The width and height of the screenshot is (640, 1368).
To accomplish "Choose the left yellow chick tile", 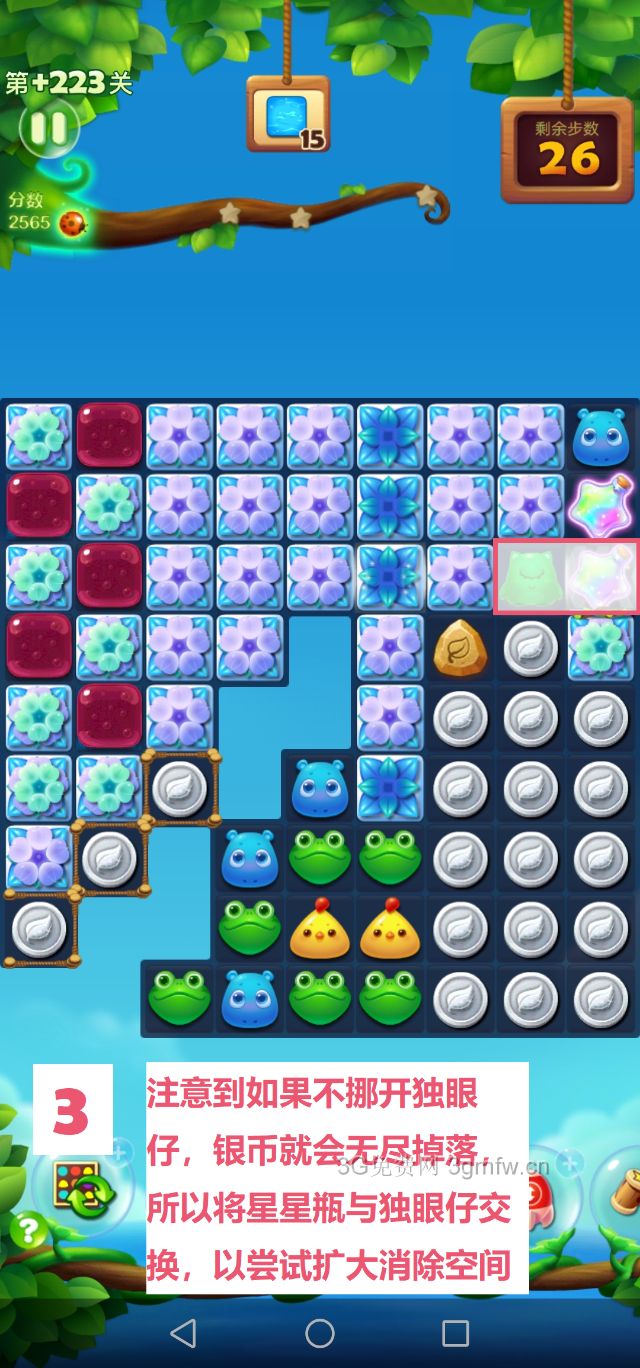I will tap(320, 930).
